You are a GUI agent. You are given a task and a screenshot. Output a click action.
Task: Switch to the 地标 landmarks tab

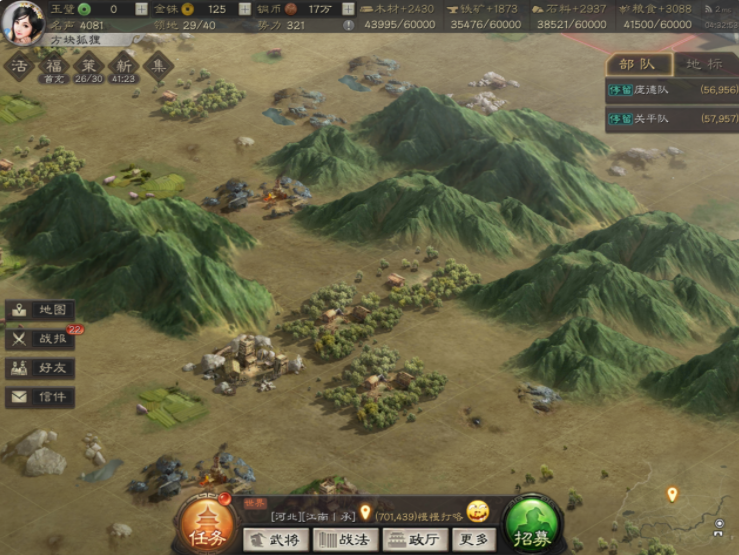[x=704, y=63]
